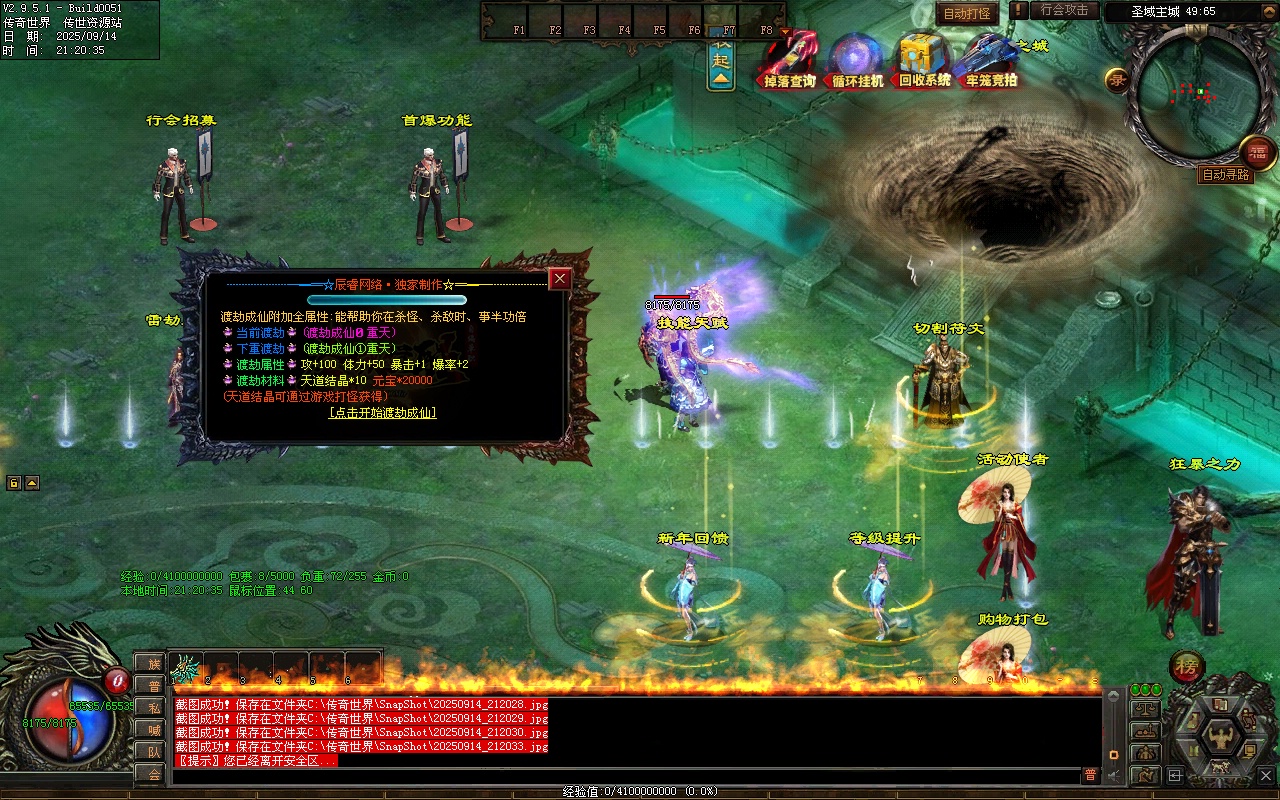Viewport: 1280px width, 800px height.
Task: Click the 点击开始渡劫成仙 link
Action: (382, 412)
